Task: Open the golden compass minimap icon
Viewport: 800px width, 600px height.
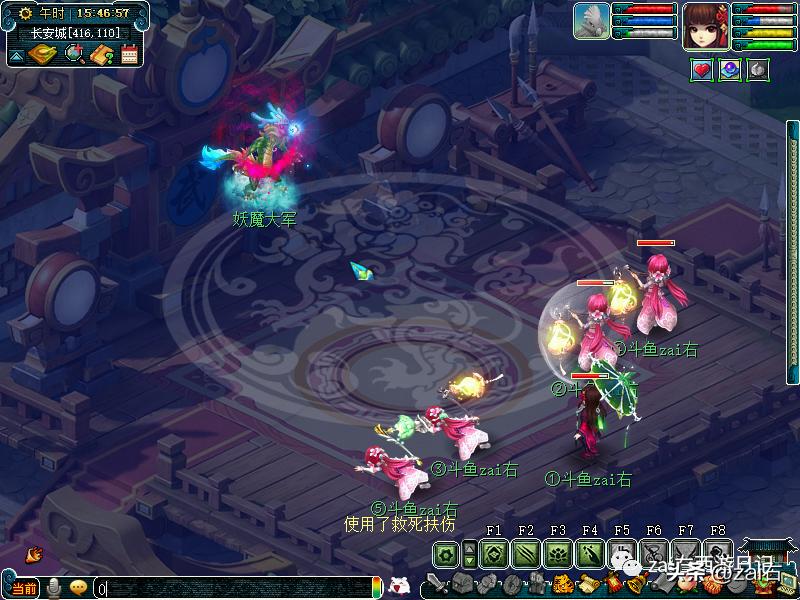Action: coord(43,55)
